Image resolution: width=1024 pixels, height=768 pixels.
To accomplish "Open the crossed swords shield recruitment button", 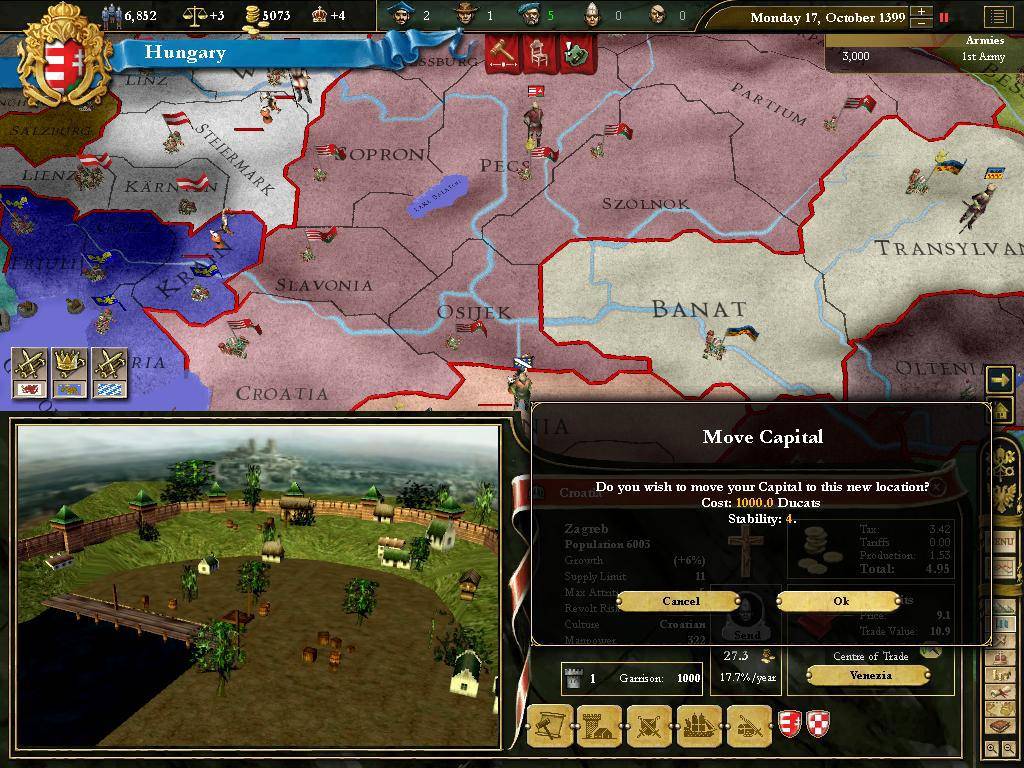I will [x=648, y=726].
